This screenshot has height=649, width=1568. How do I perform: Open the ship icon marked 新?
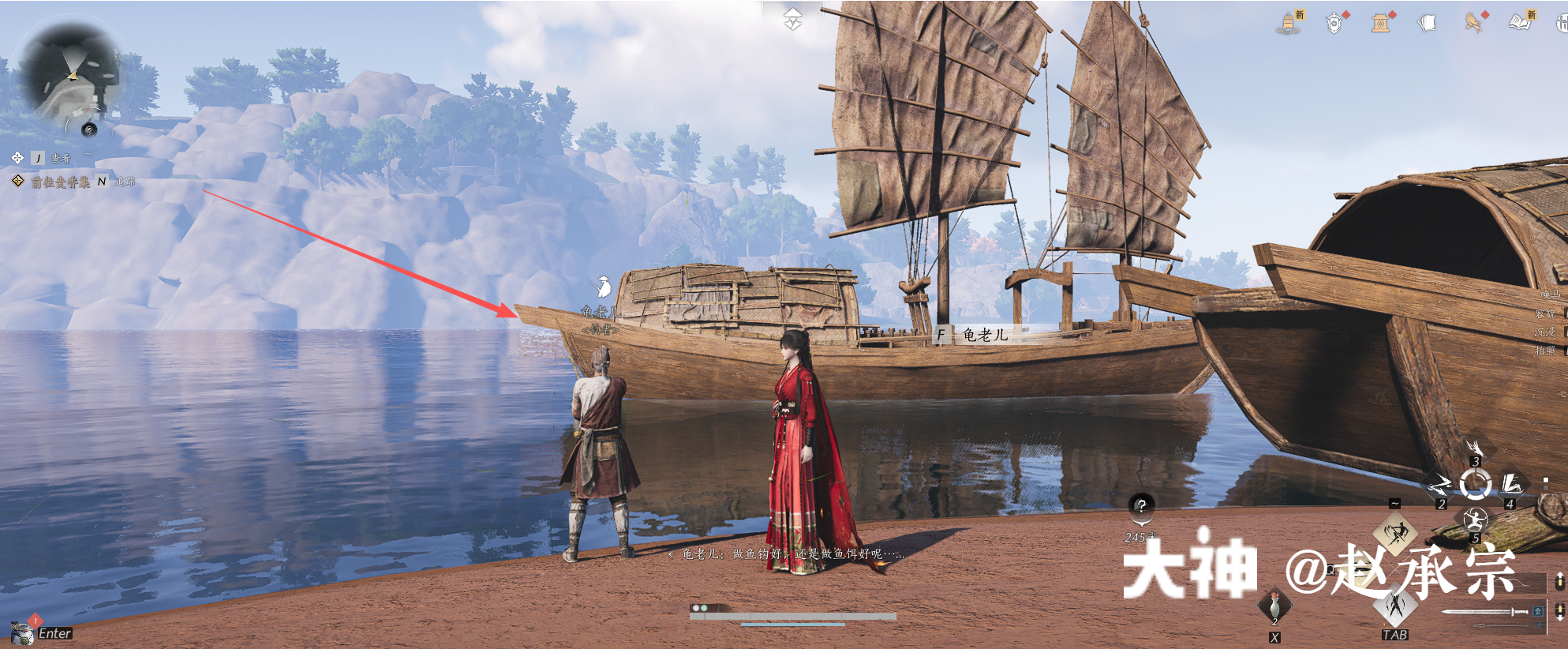(1289, 23)
